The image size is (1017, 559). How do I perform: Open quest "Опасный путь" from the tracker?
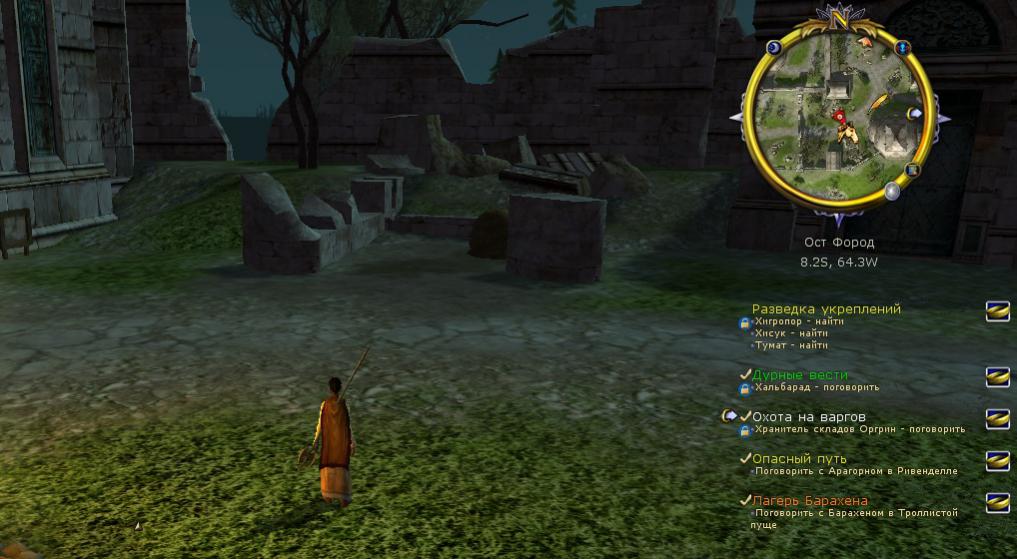click(x=799, y=459)
